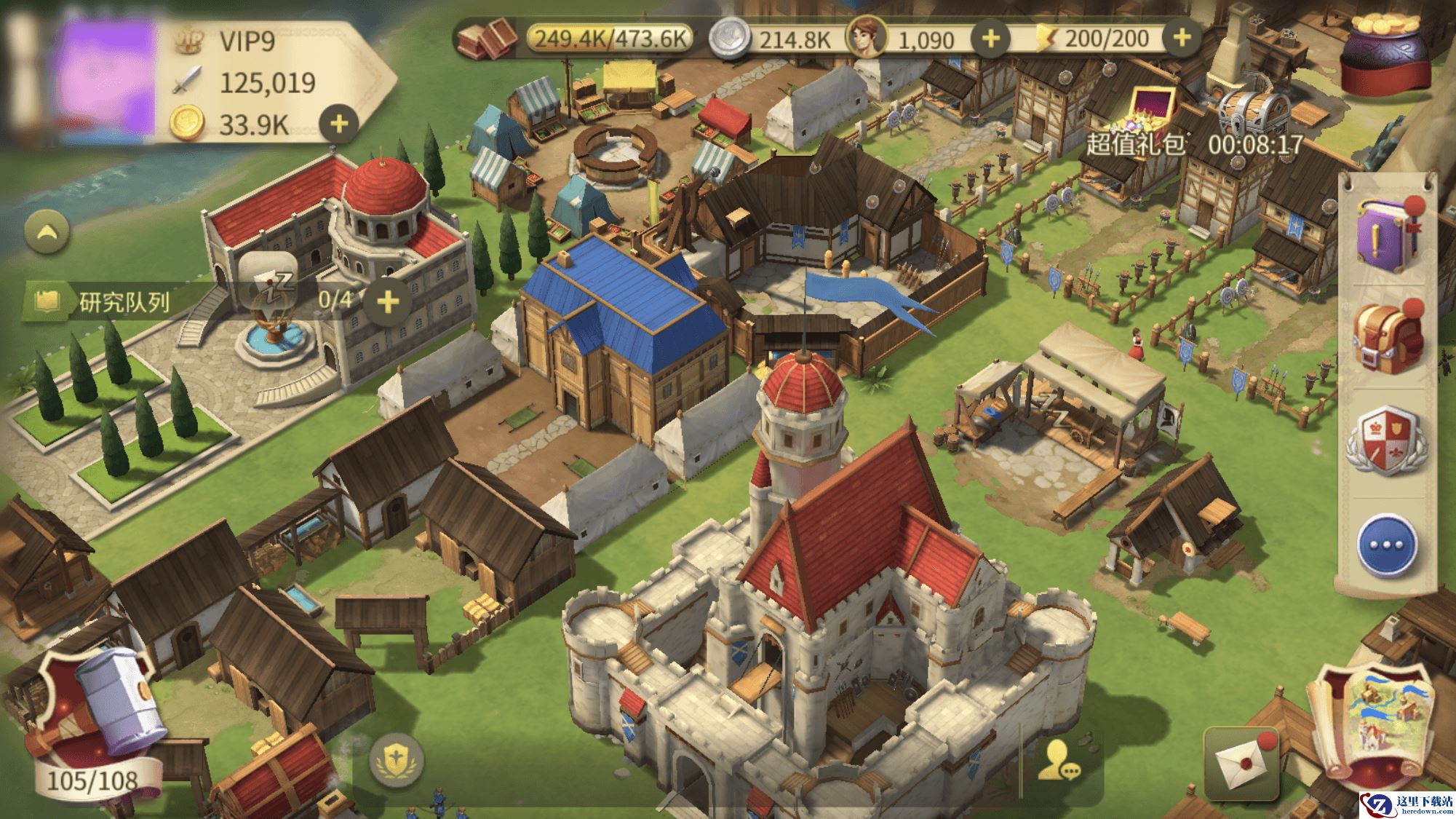Add villagers with the plus button
The height and width of the screenshot is (819, 1456).
click(x=990, y=38)
